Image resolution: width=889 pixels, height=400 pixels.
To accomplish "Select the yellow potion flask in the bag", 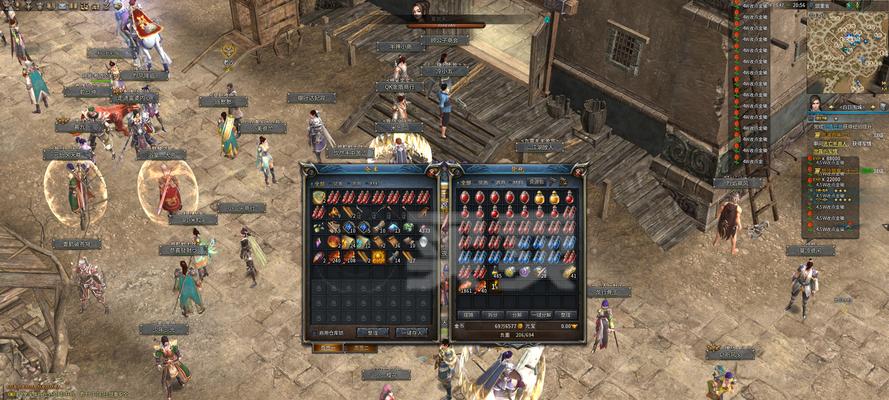I will coord(539,198).
